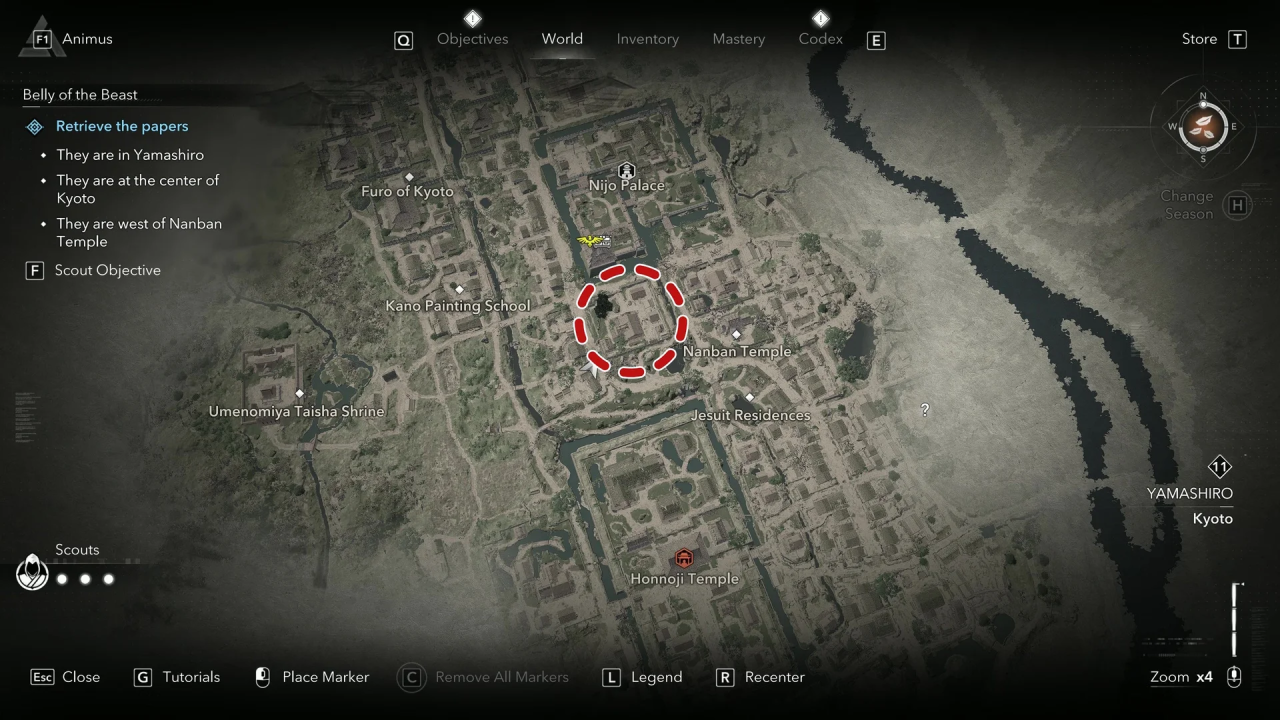Go to the Mastery tab

pos(738,39)
